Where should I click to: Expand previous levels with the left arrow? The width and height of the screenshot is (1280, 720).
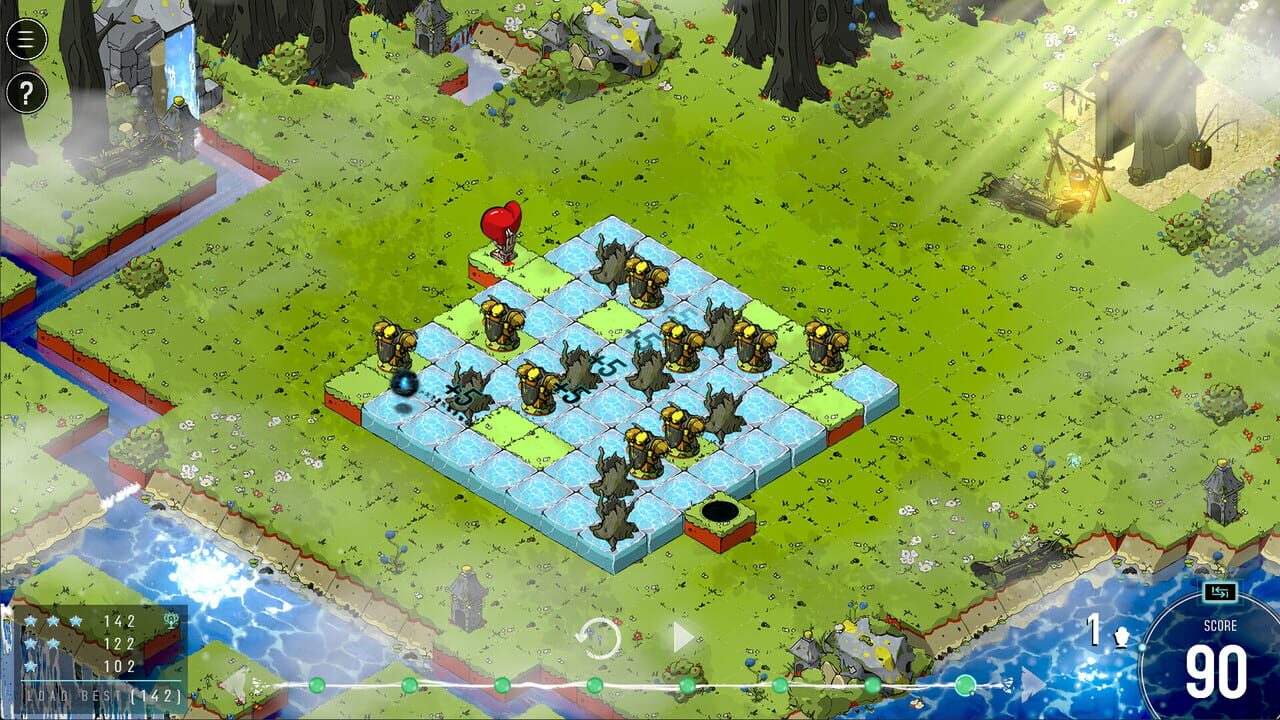(245, 686)
